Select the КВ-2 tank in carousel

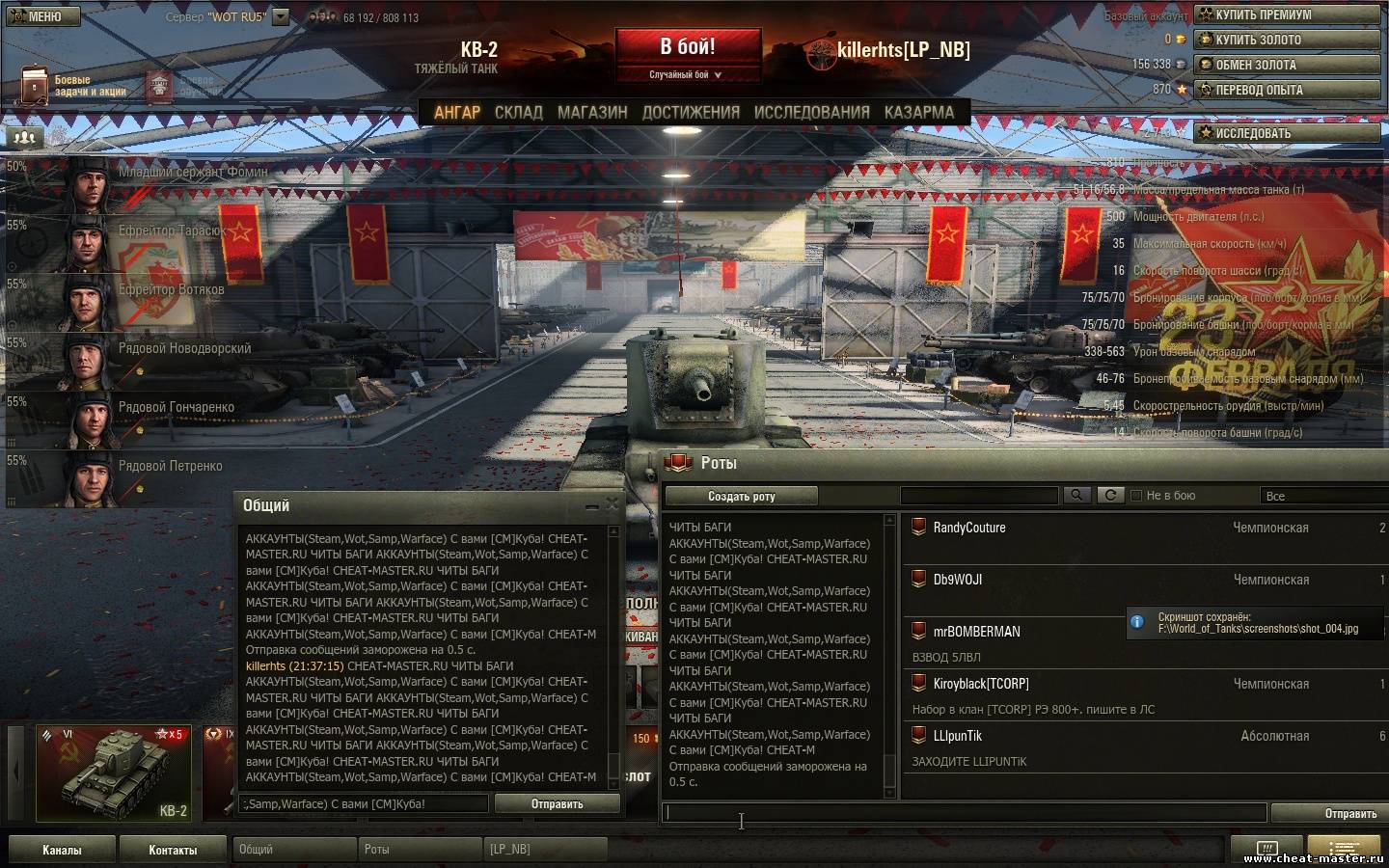114,773
